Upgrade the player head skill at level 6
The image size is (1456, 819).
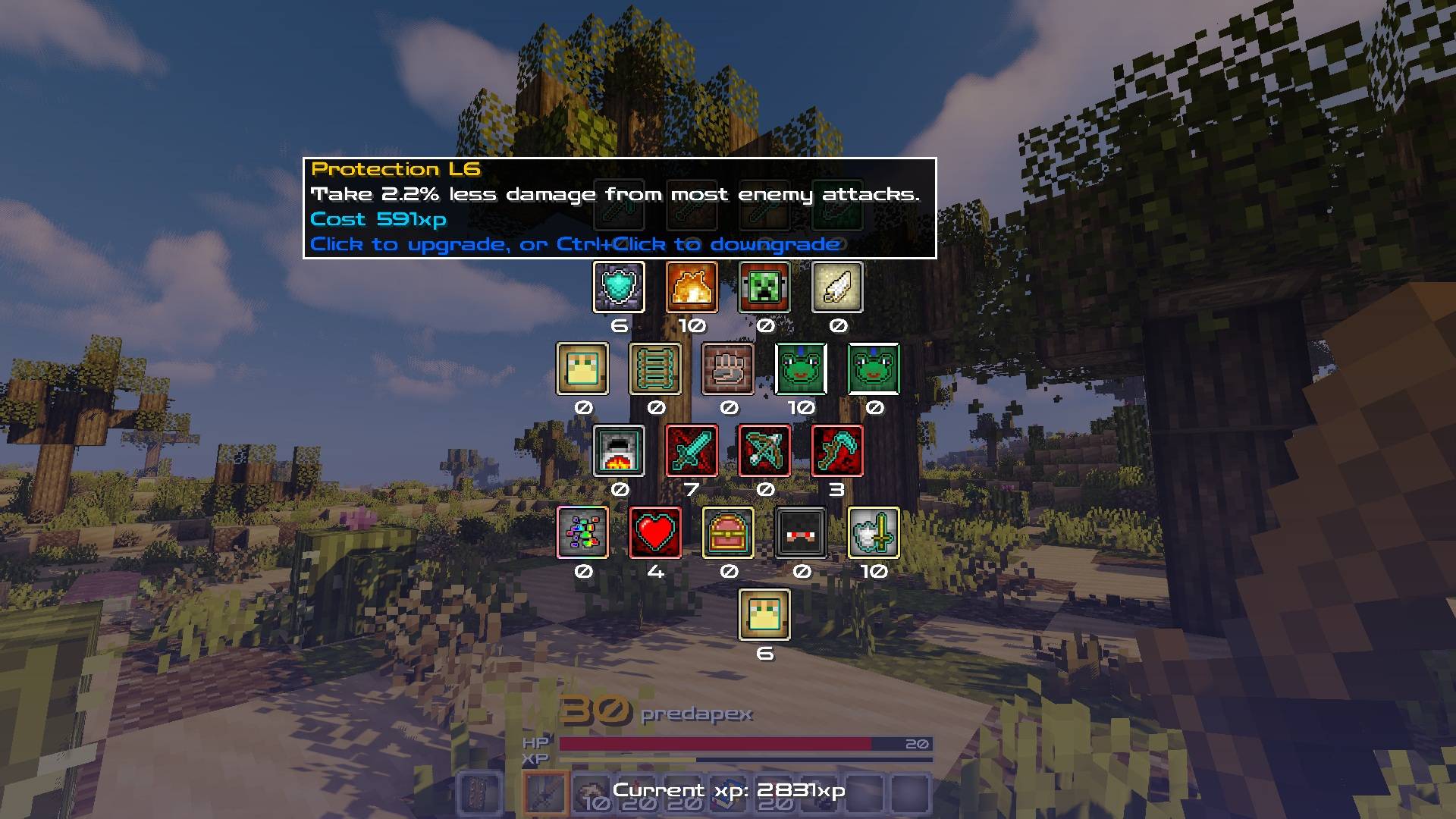click(x=764, y=615)
